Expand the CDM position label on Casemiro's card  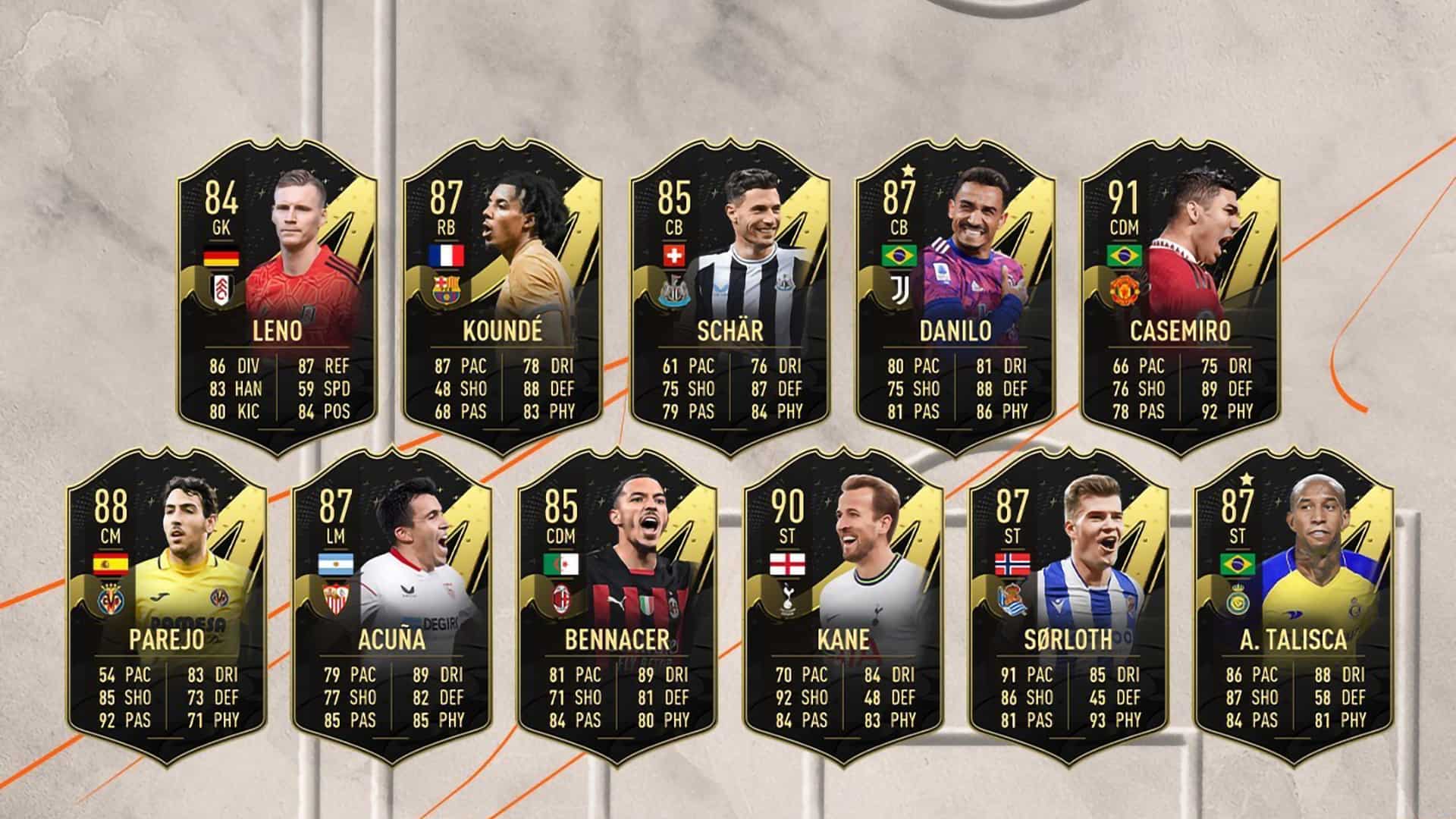click(1123, 225)
